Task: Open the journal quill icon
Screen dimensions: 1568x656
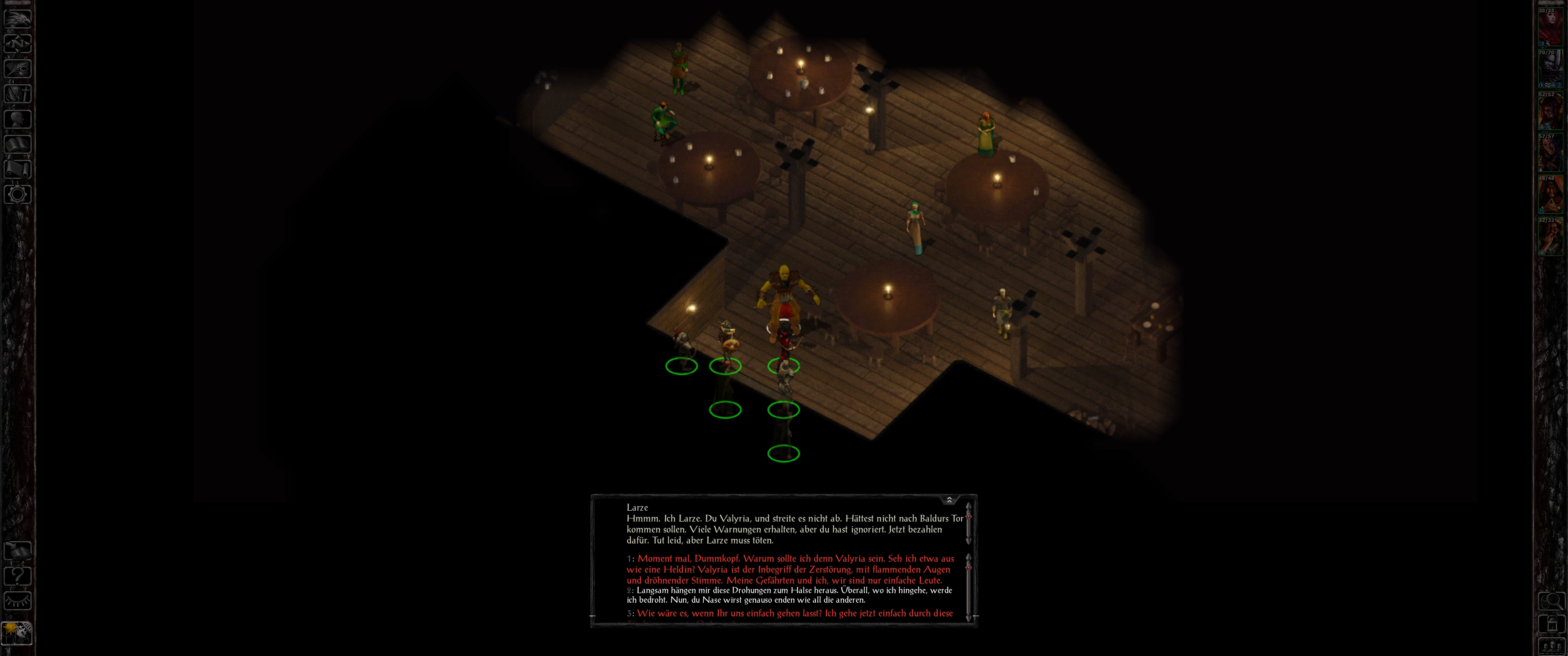Action: pyautogui.click(x=18, y=69)
